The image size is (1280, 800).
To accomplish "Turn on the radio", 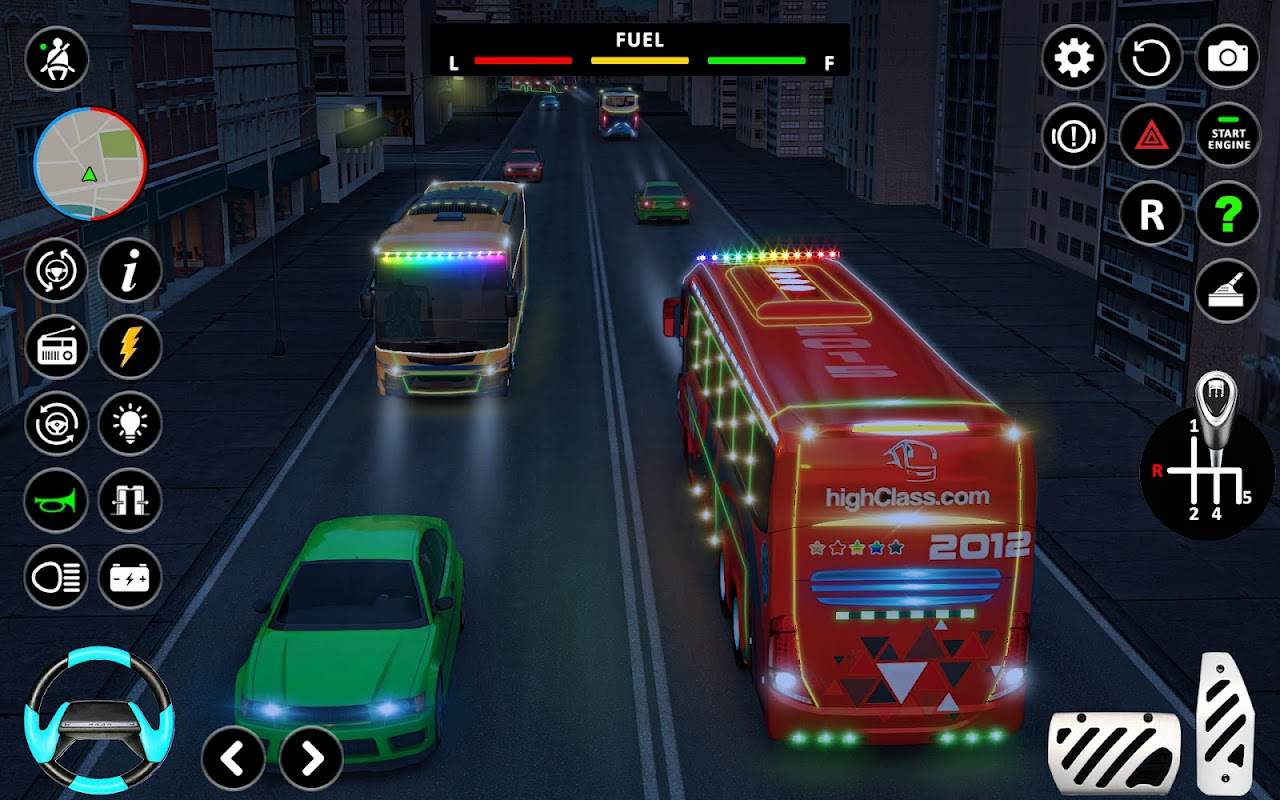I will click(x=56, y=347).
